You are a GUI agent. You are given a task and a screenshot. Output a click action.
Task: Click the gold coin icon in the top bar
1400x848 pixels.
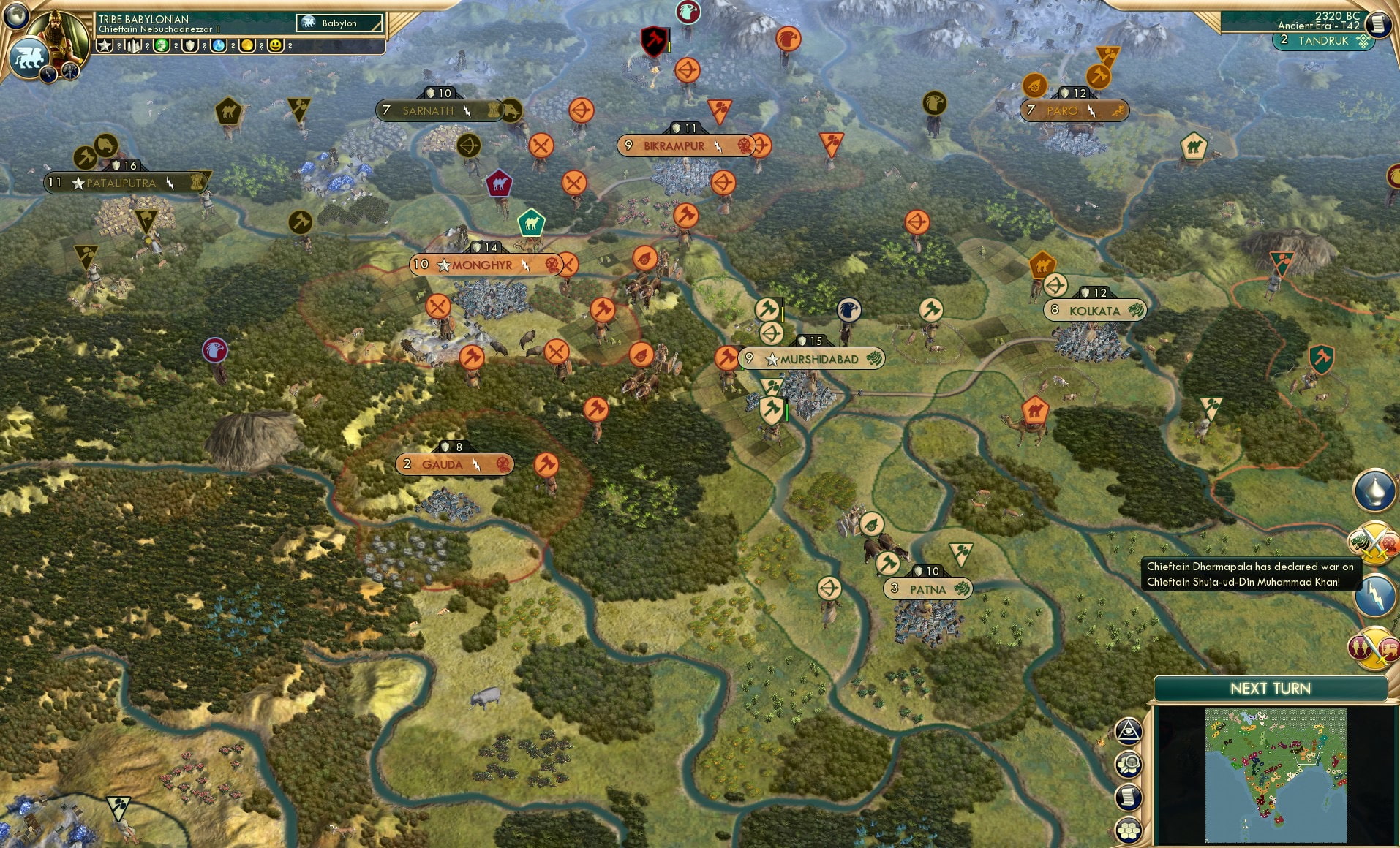(x=248, y=45)
